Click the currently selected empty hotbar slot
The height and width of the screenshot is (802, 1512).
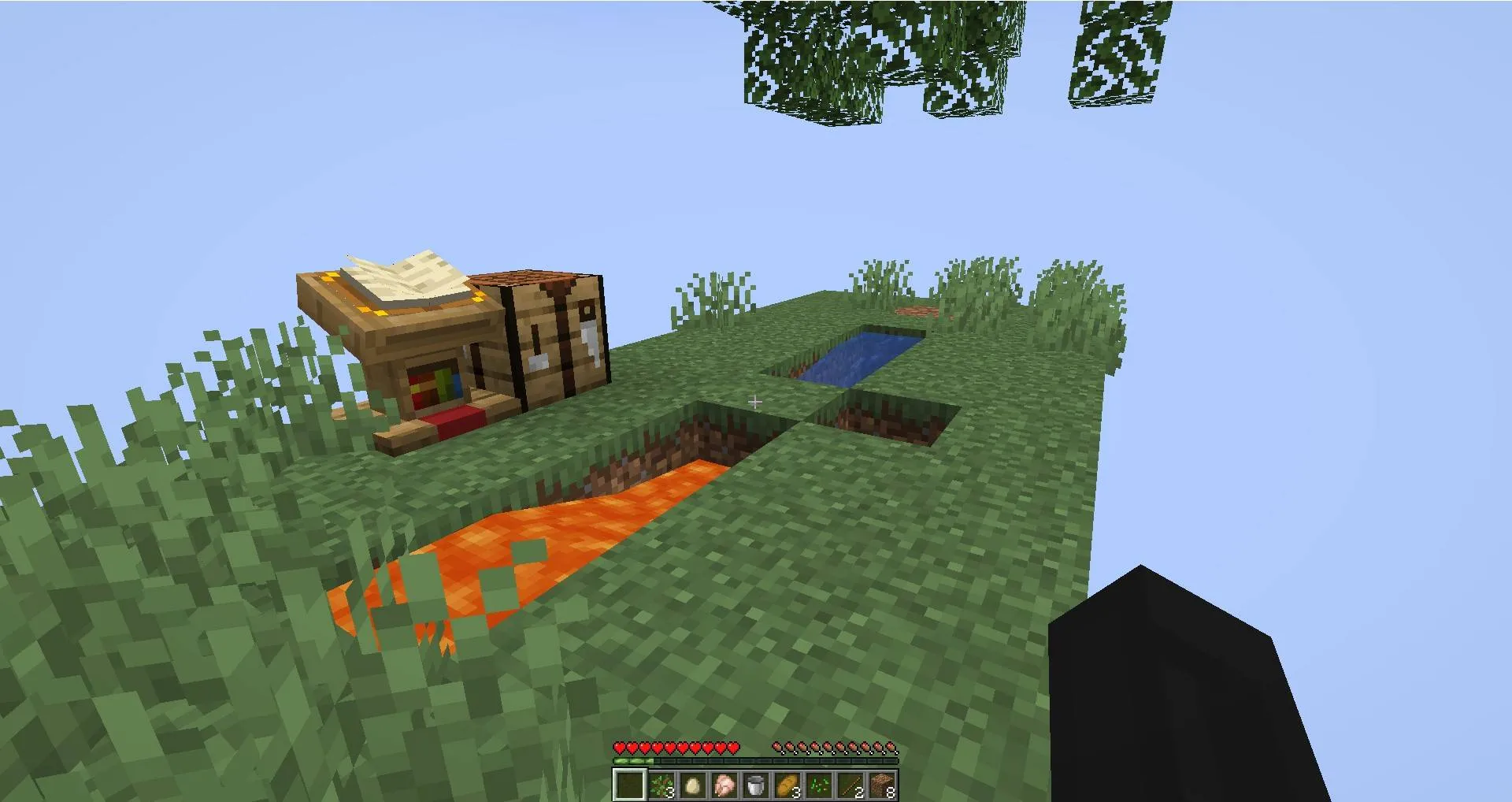(x=630, y=785)
